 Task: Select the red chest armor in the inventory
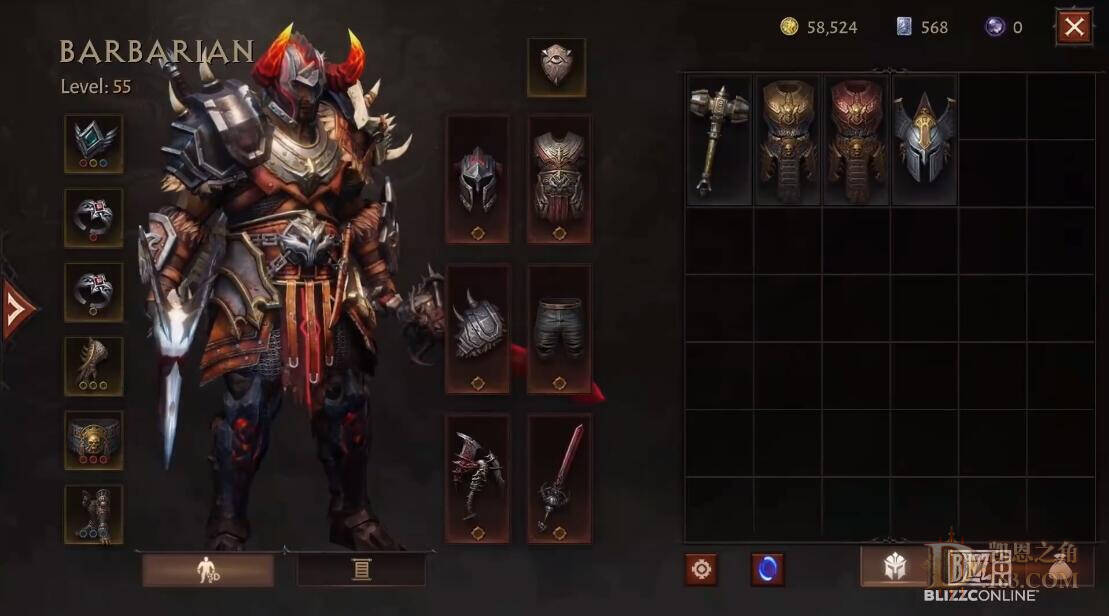(x=855, y=140)
